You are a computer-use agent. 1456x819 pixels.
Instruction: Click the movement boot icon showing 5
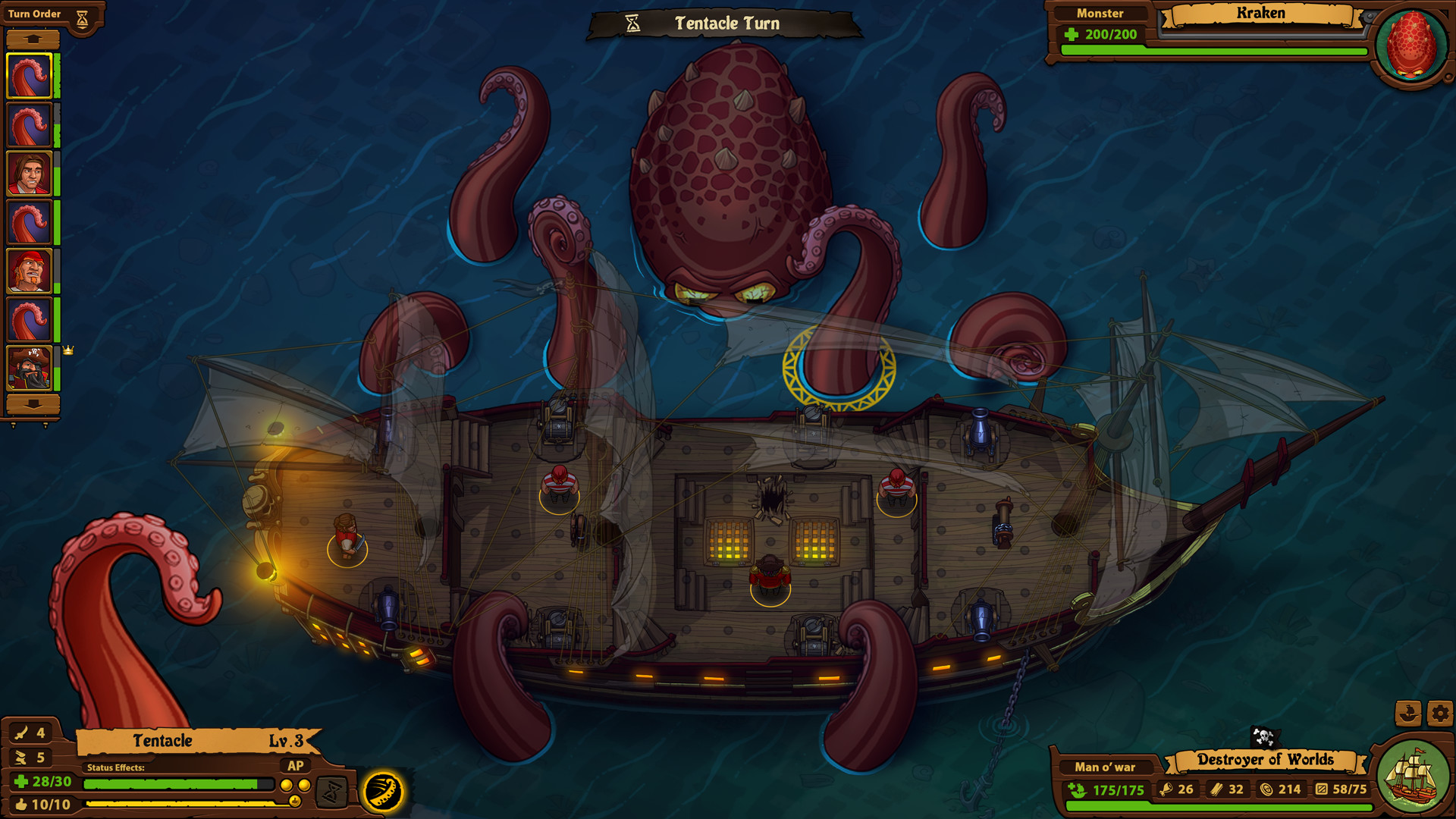point(20,756)
